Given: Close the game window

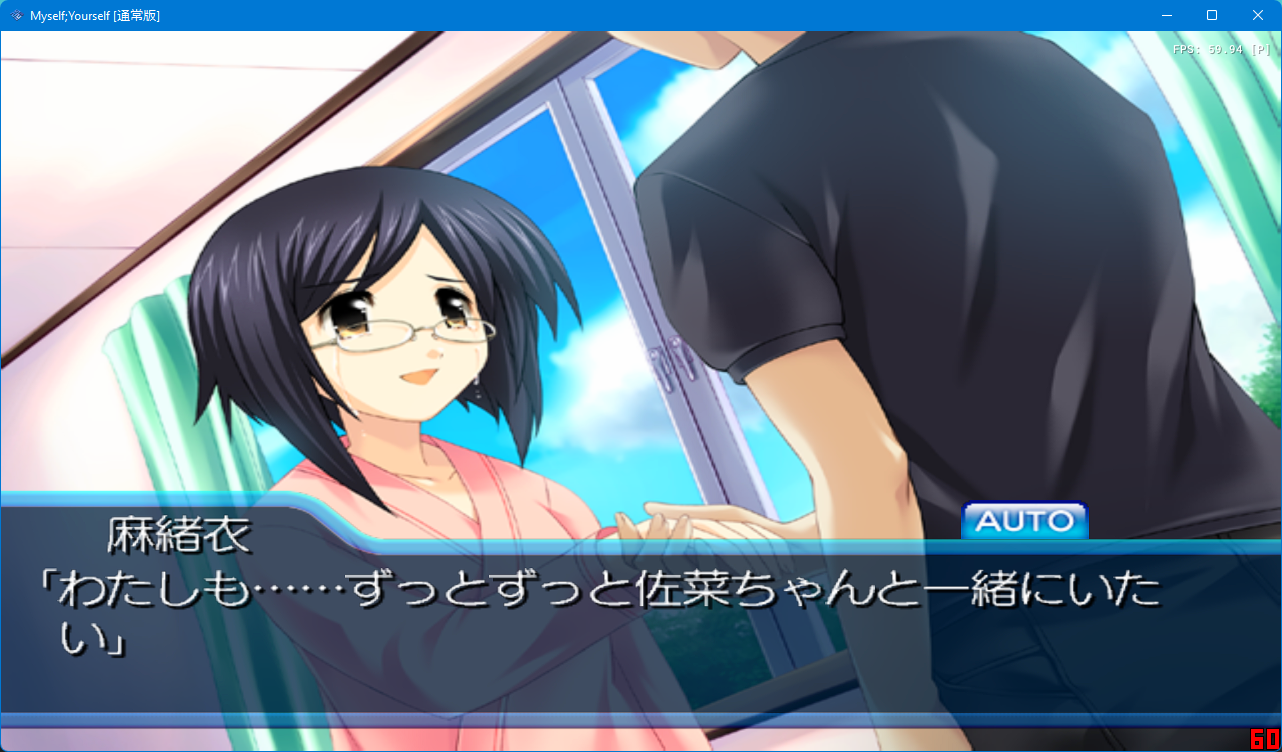Looking at the screenshot, I should coord(1257,15).
